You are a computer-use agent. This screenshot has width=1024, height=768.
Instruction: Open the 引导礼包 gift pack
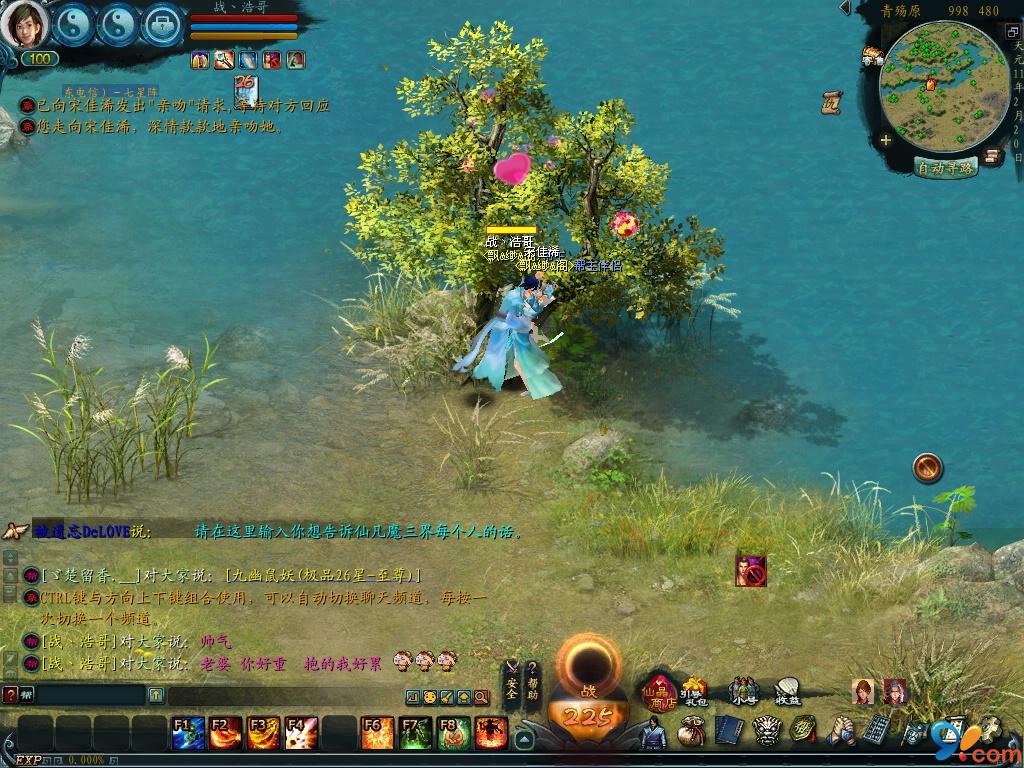coord(693,691)
